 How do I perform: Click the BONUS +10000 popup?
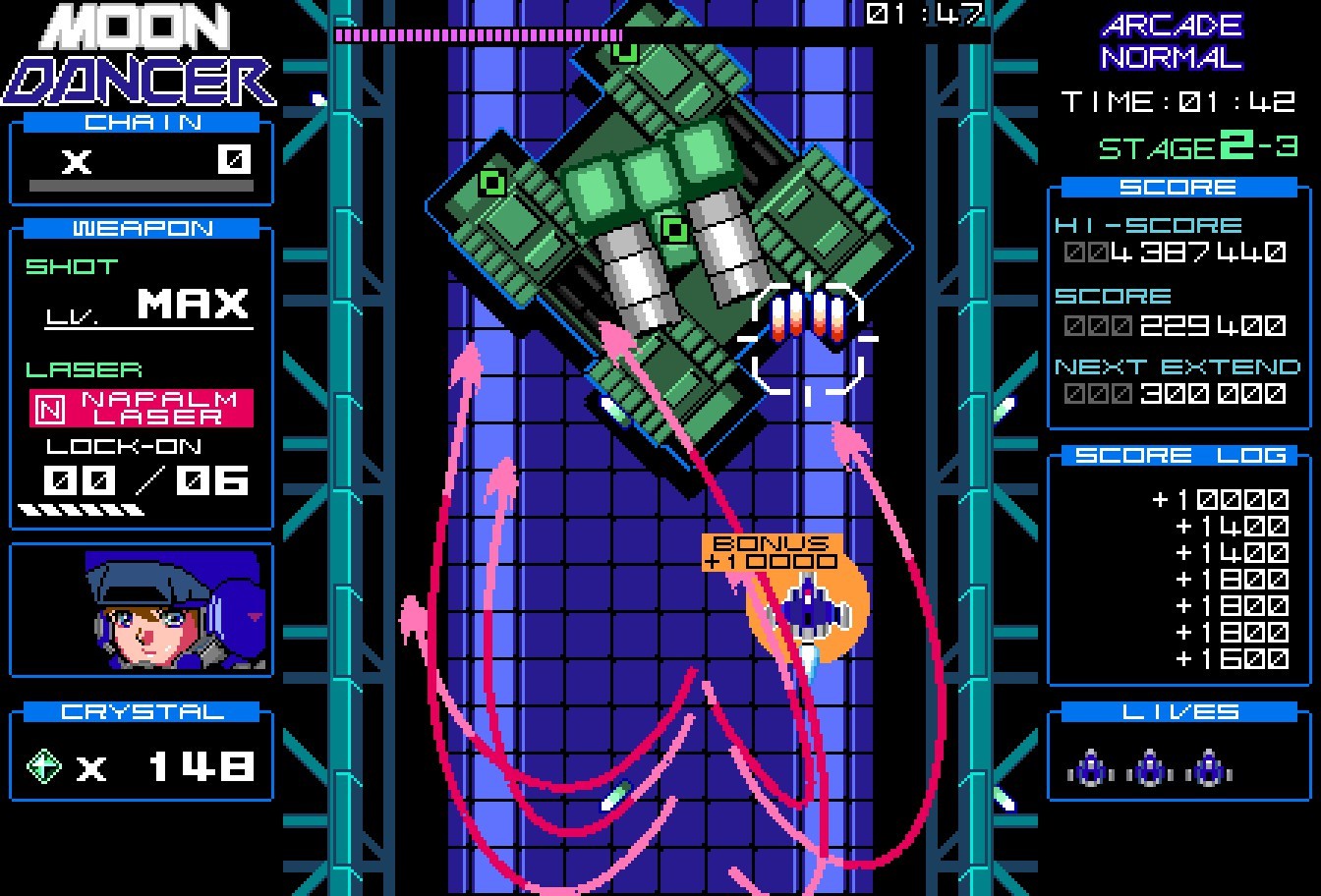pos(771,550)
